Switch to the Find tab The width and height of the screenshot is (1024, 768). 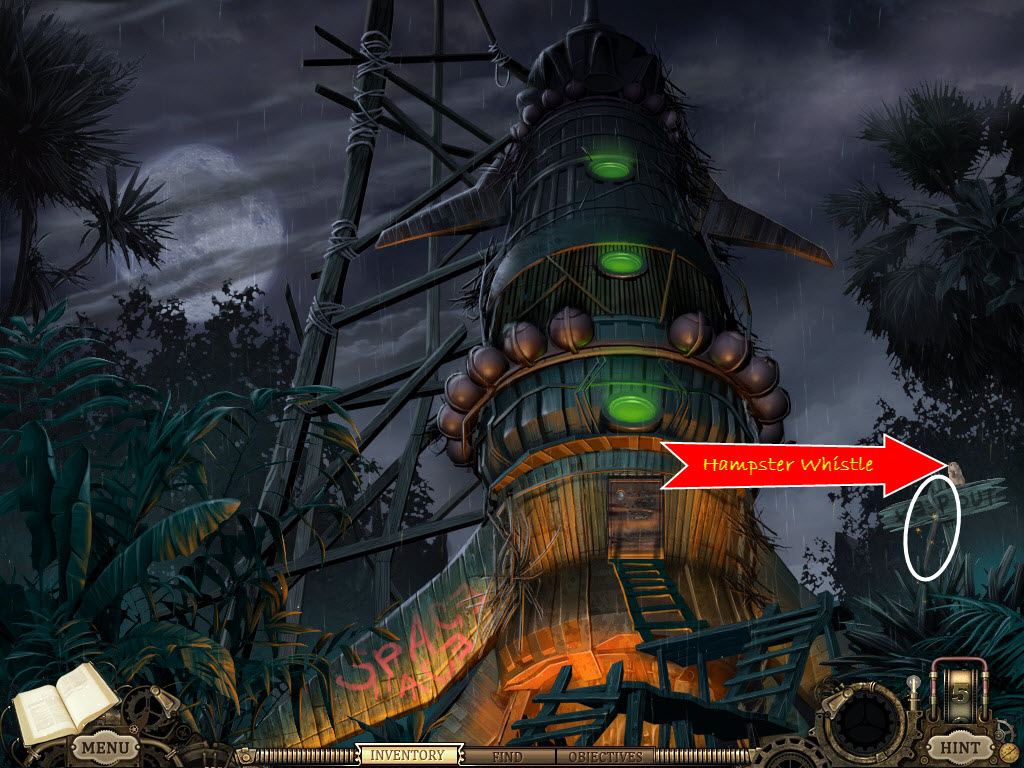point(511,756)
